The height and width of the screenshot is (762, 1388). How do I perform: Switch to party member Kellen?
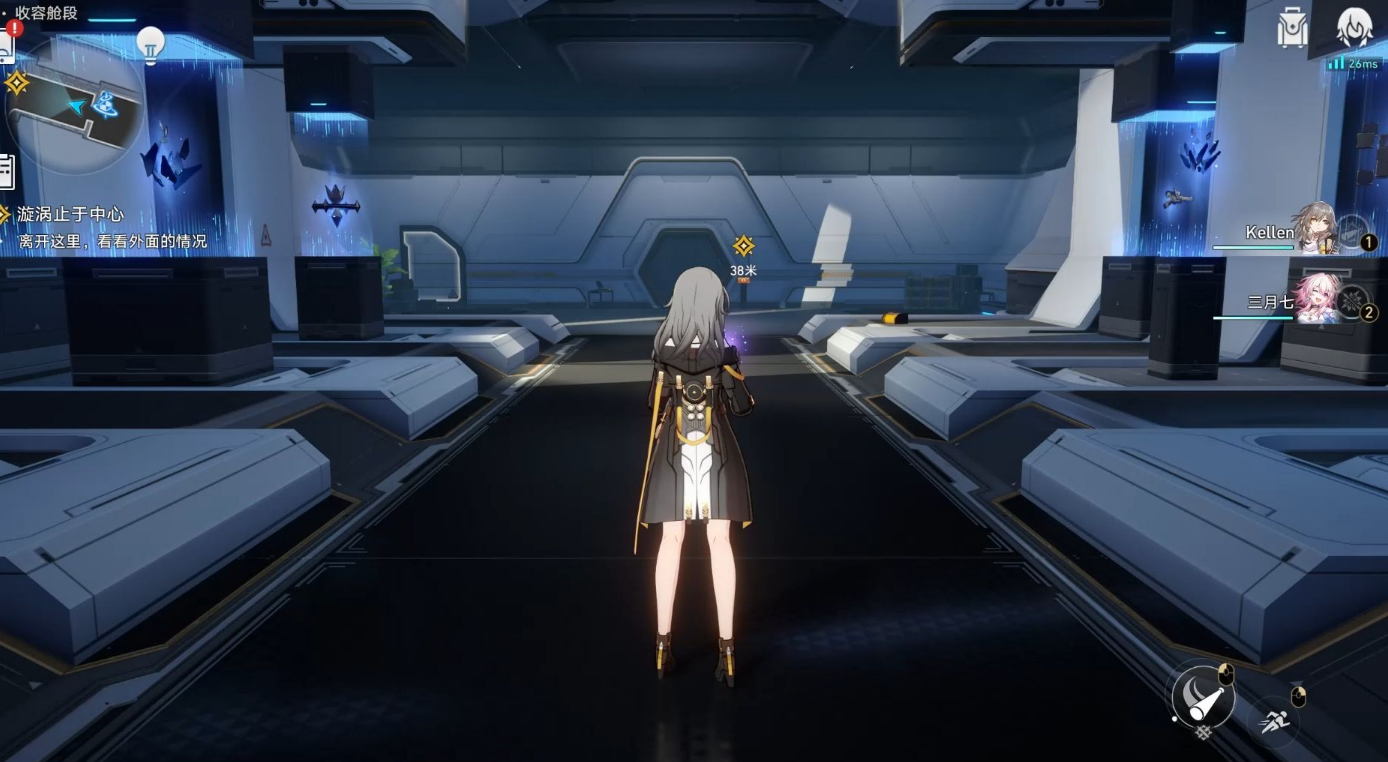[x=1314, y=228]
